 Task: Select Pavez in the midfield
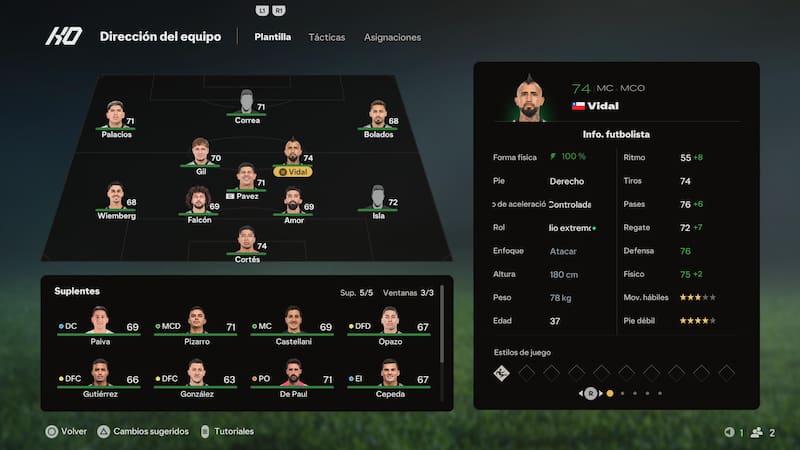[x=247, y=179]
